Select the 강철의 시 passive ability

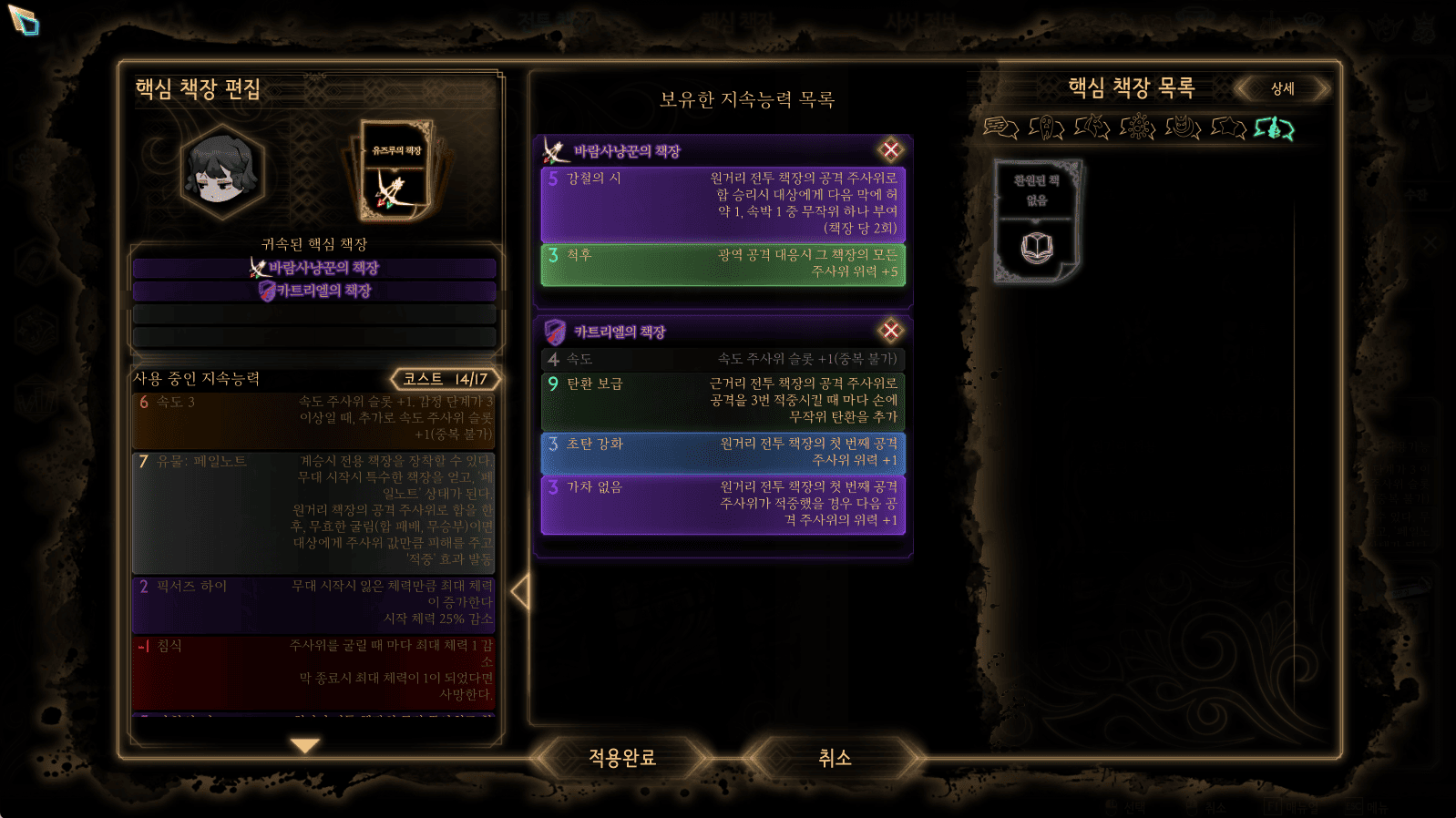[x=723, y=203]
